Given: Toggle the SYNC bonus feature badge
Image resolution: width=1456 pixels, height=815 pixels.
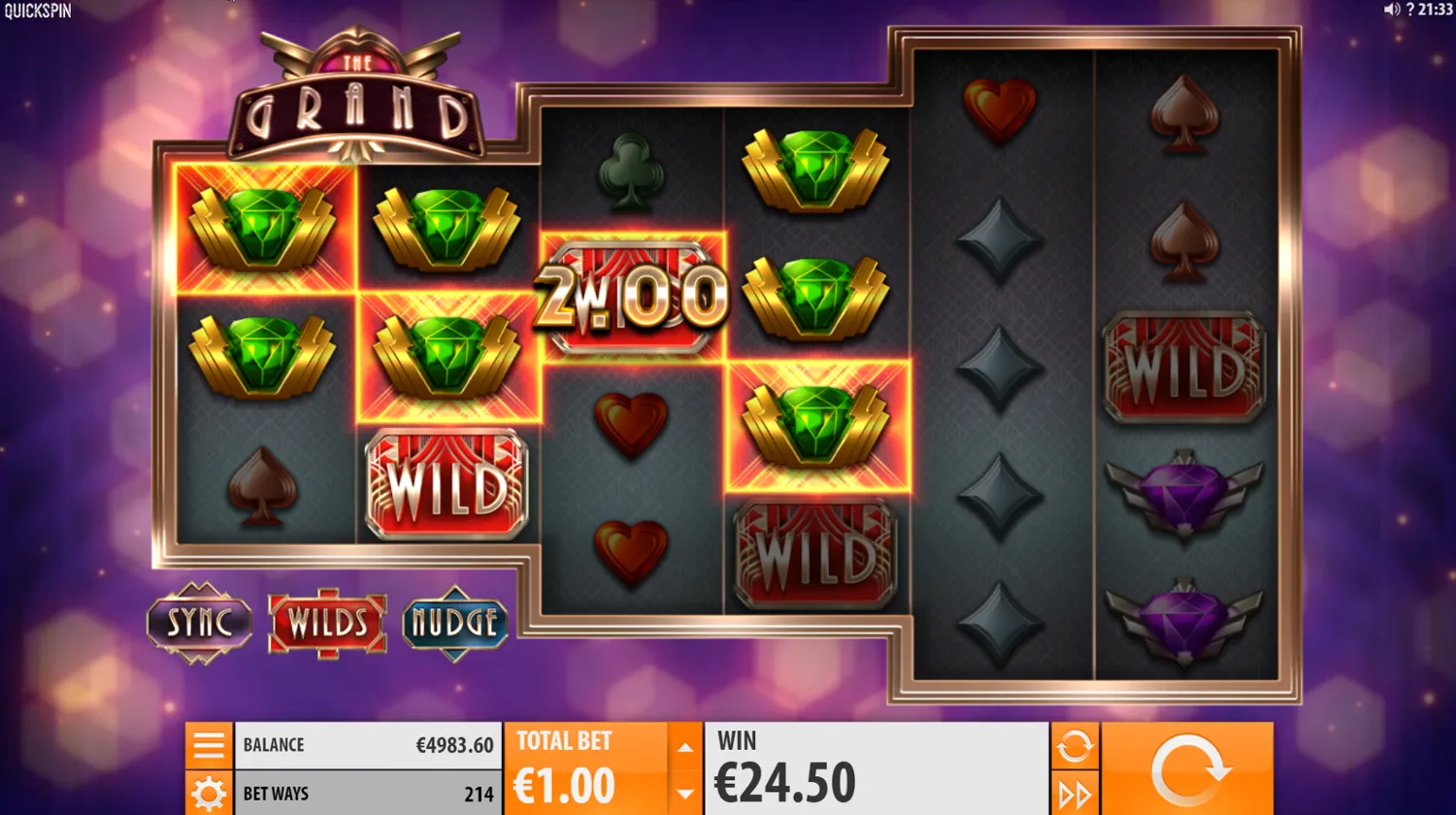Looking at the screenshot, I should [200, 624].
